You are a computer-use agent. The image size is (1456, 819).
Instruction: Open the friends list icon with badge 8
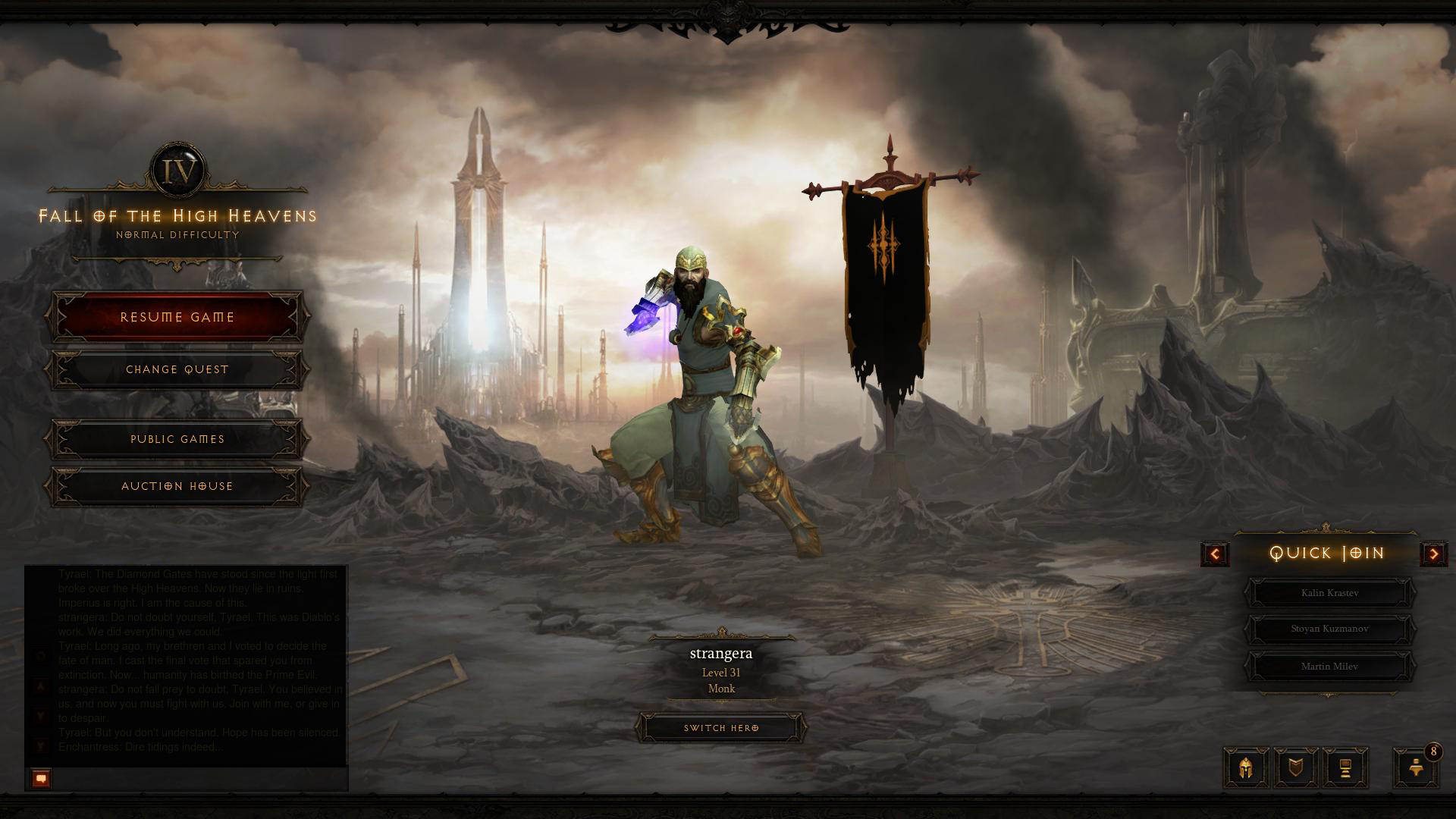coord(1415,768)
